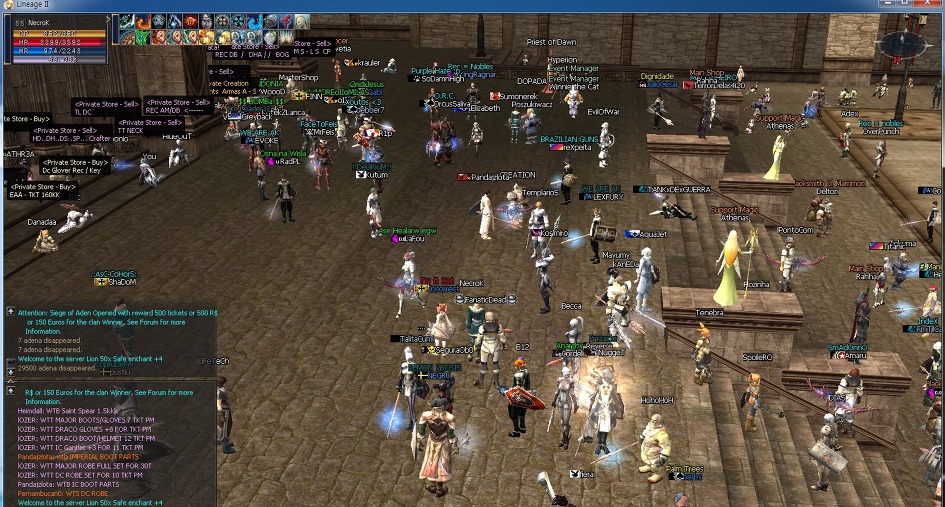Viewport: 945px width, 507px height.
Task: Click the orange flame buff icon
Action: [143, 22]
